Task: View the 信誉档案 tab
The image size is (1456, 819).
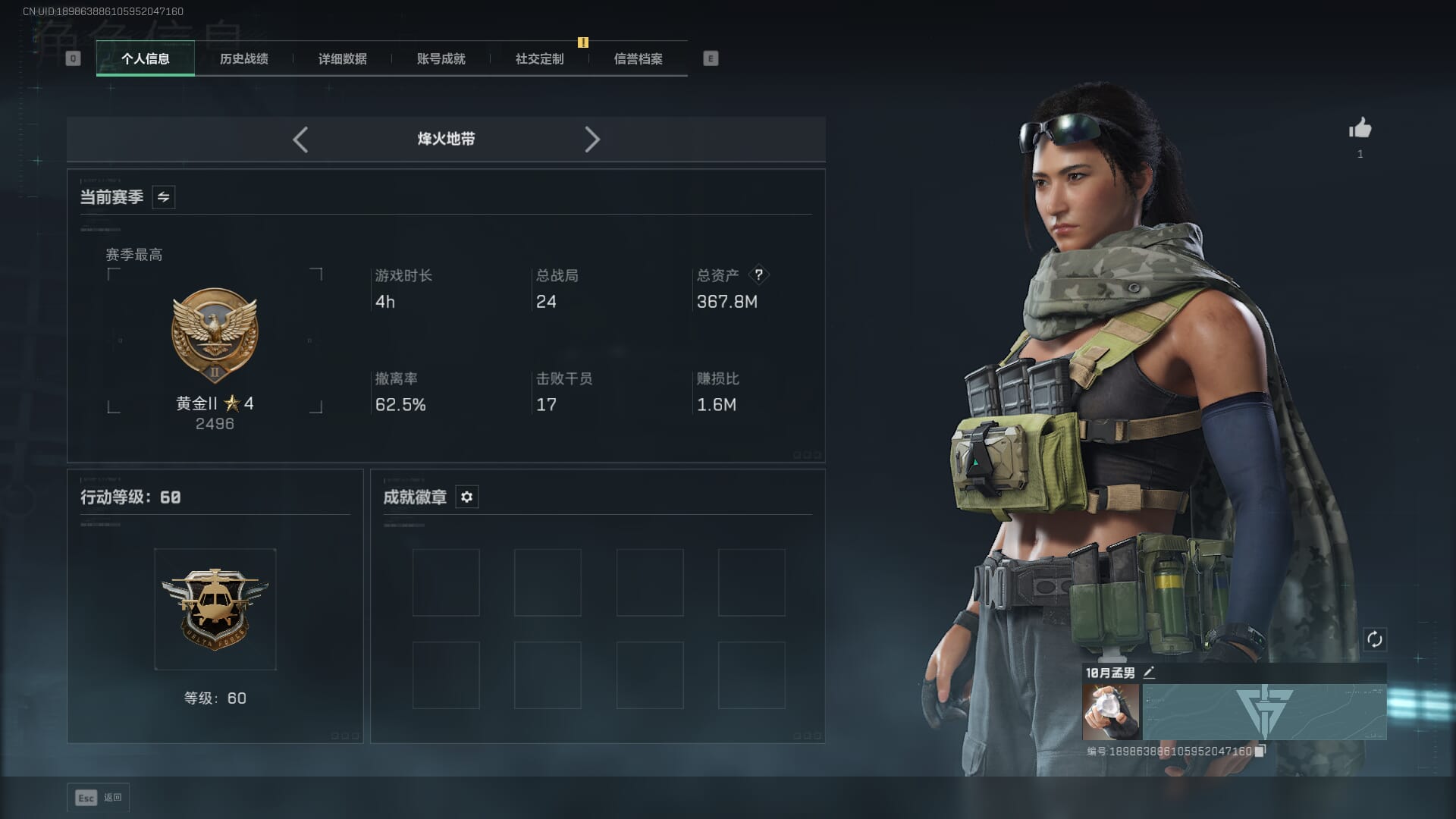Action: [x=638, y=58]
